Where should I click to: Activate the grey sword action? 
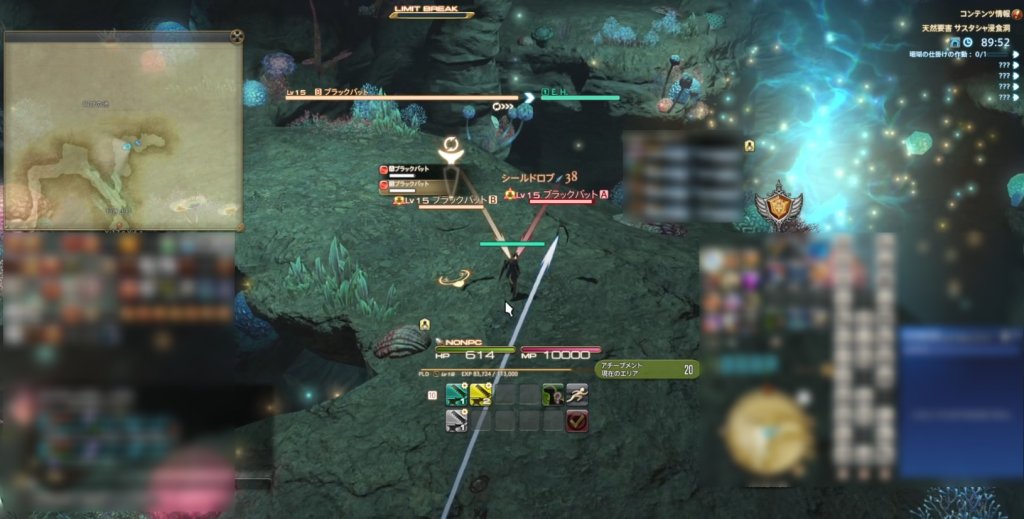point(457,421)
